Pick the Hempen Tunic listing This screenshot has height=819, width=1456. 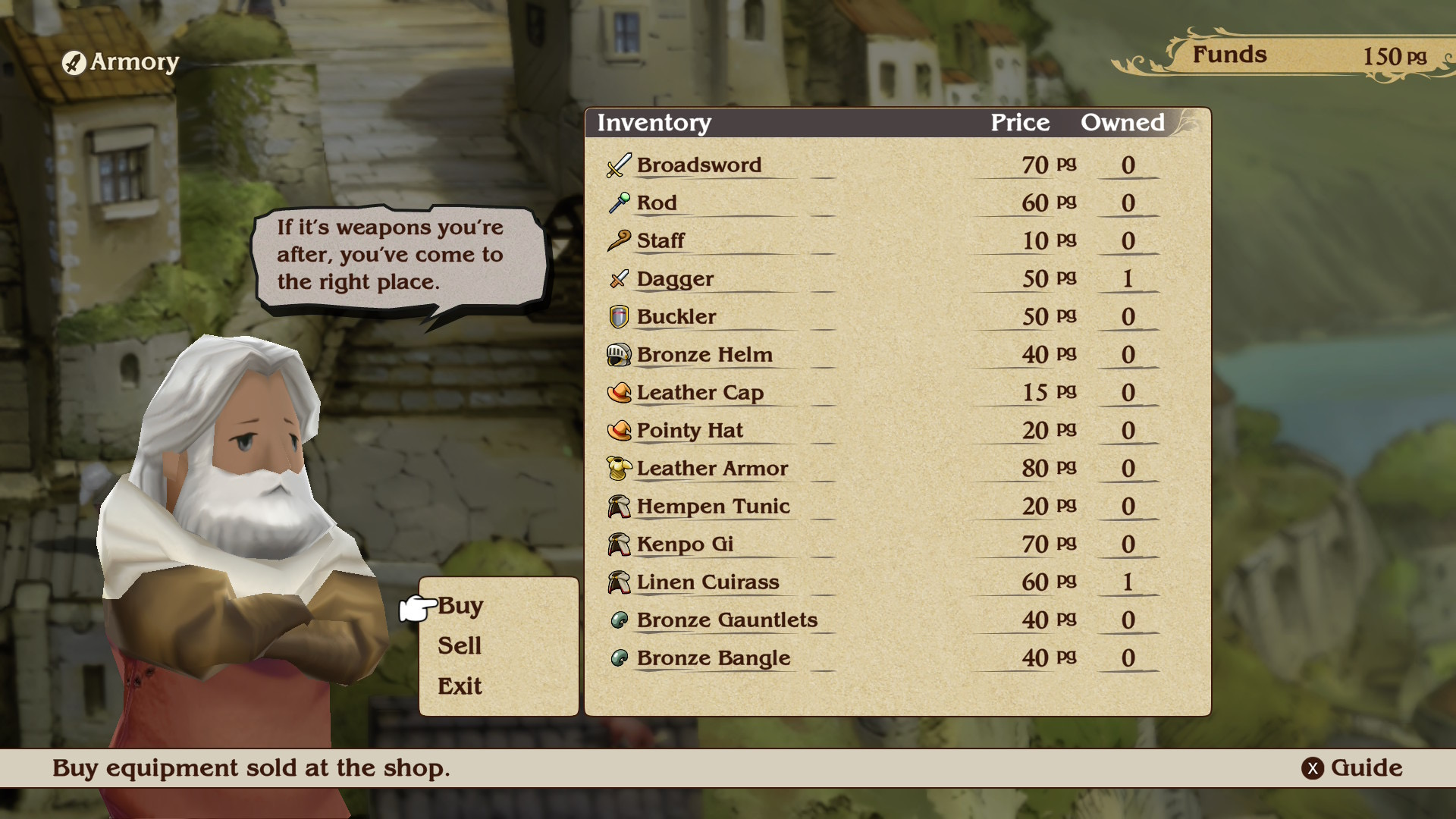coord(713,507)
